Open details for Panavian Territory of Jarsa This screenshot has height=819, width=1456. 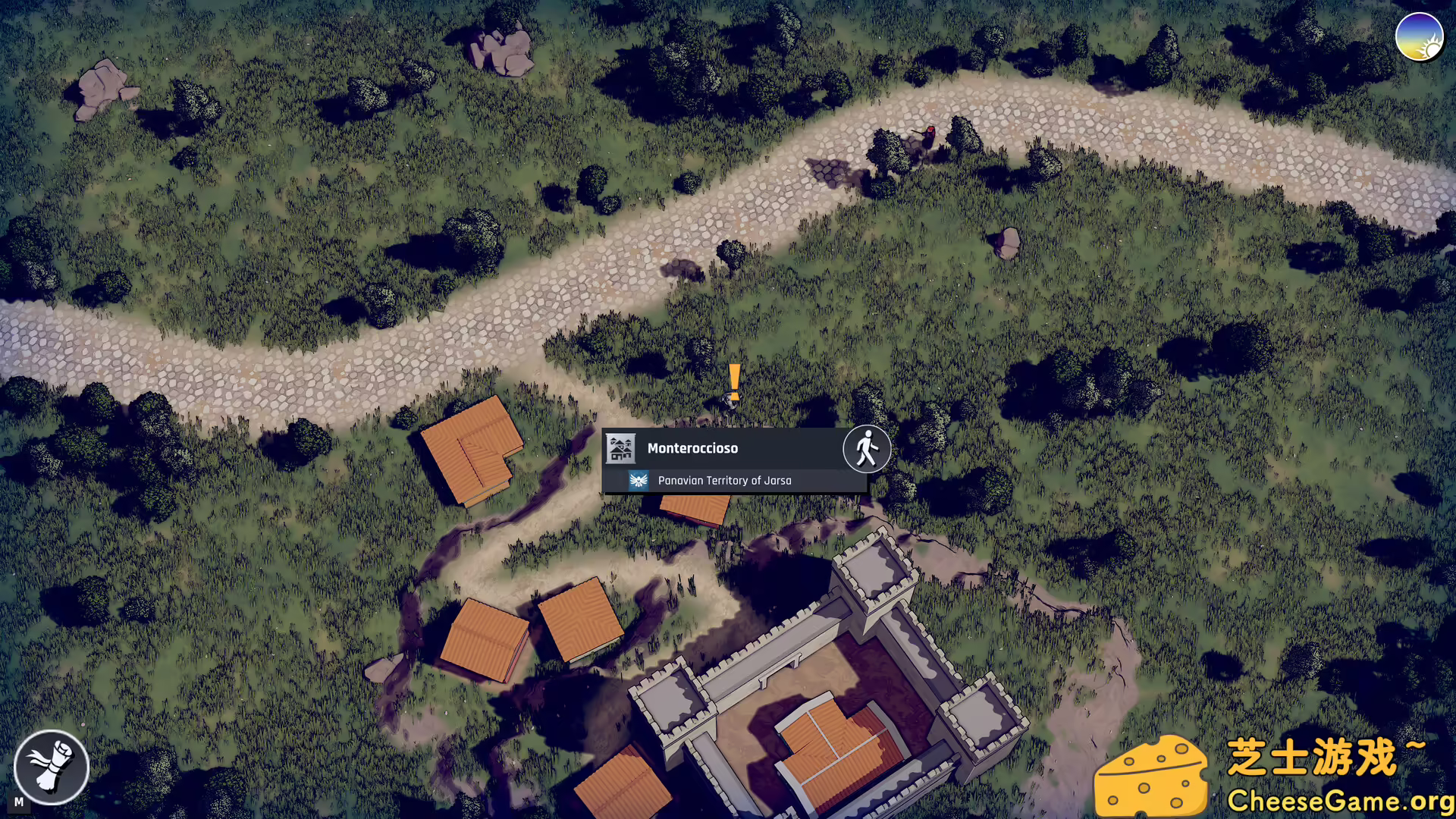tap(724, 480)
